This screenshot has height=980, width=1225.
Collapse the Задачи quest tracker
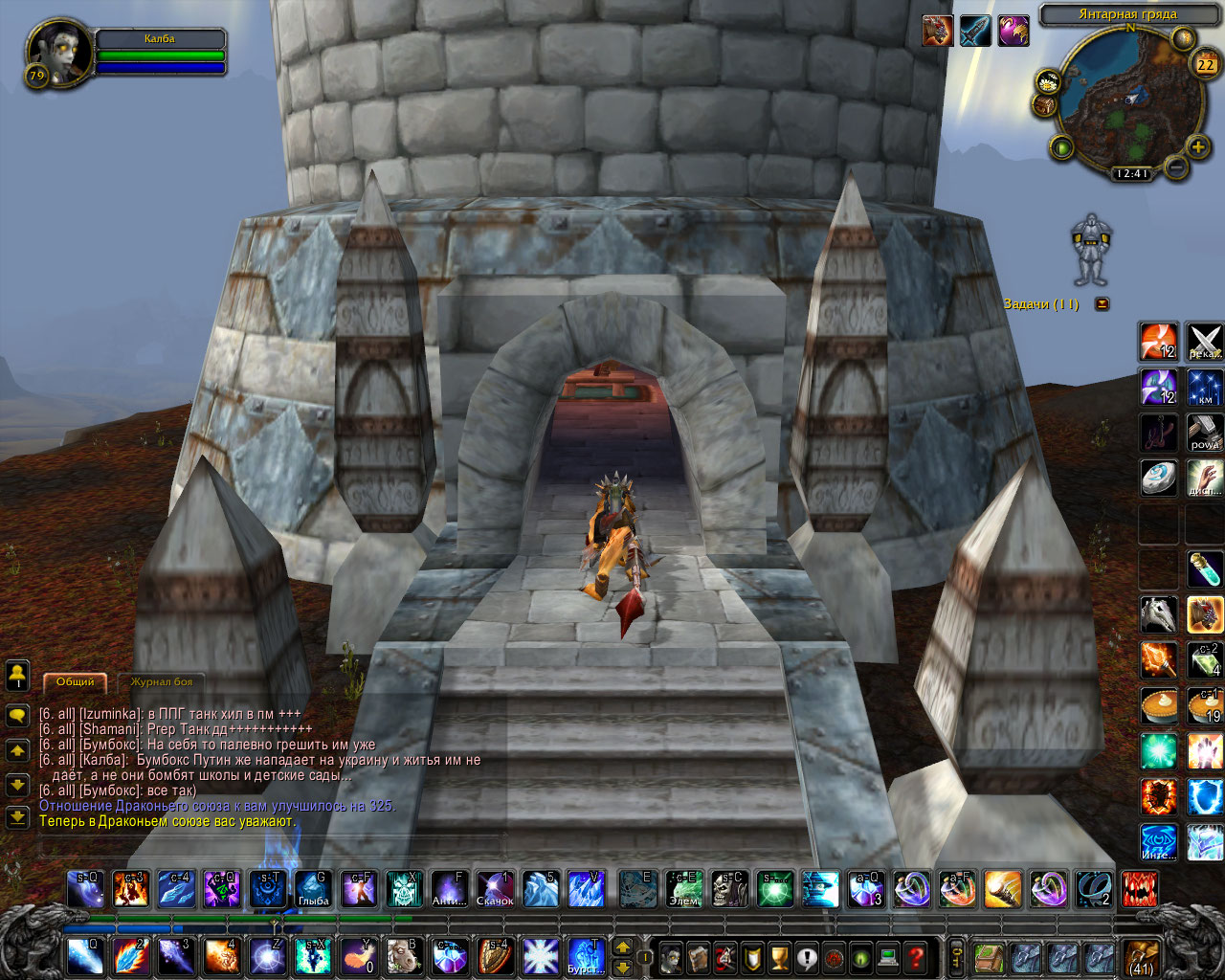1102,304
